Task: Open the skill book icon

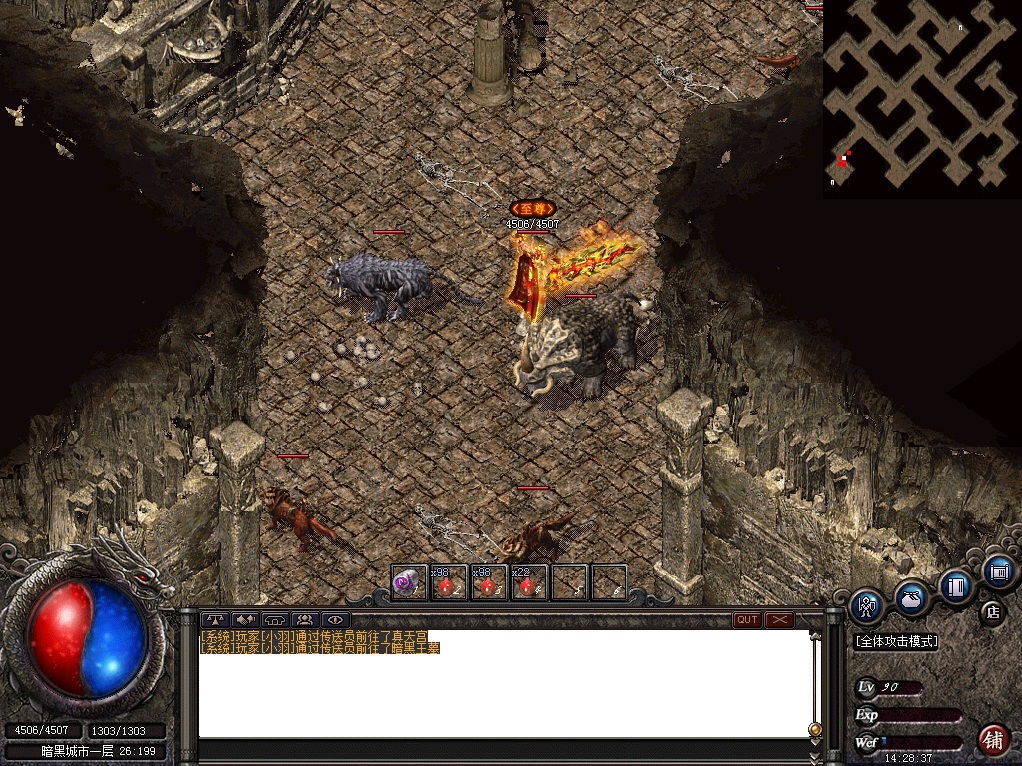Action: click(x=957, y=585)
